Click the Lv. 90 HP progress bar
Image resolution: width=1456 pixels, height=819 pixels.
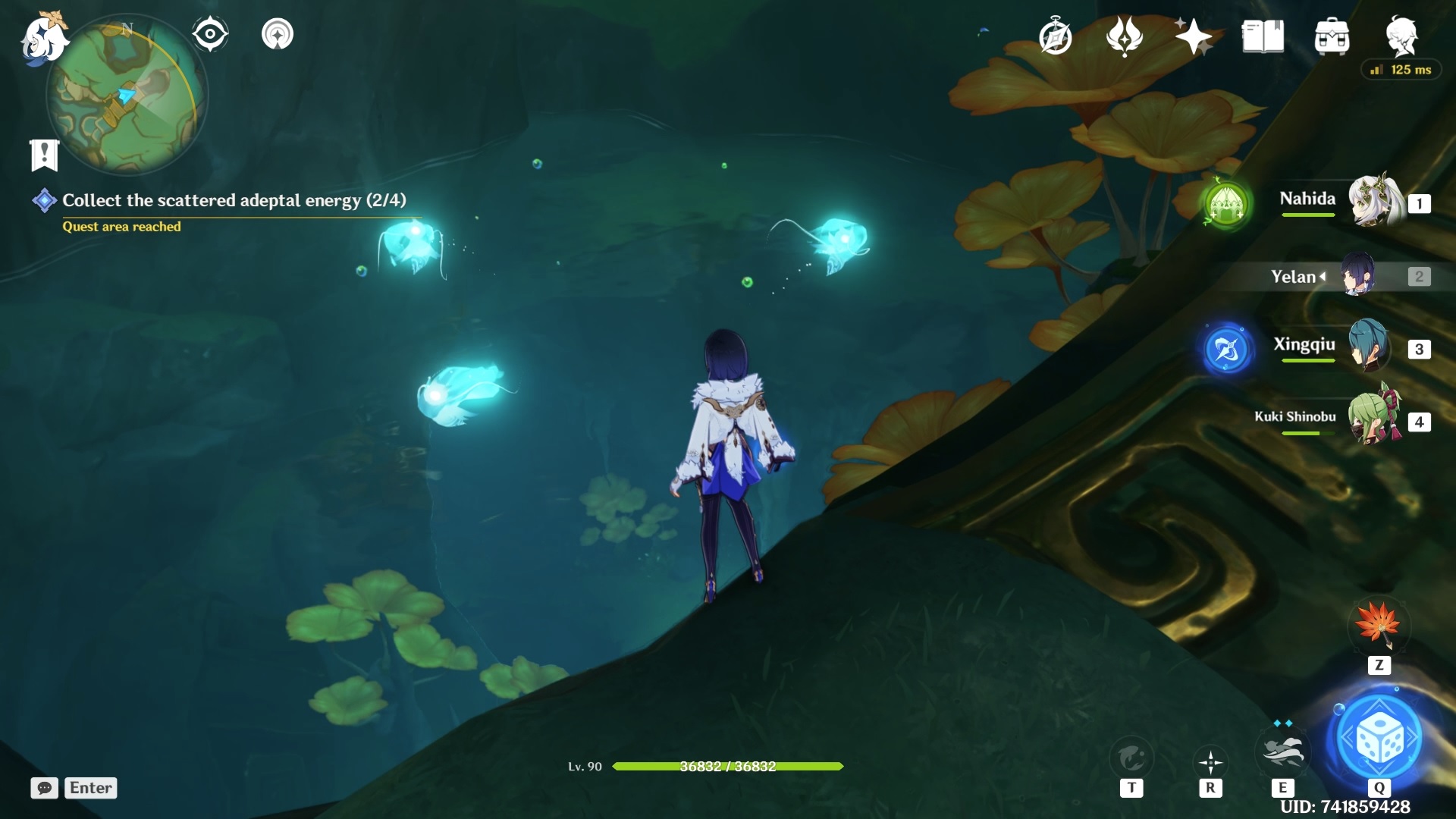[x=728, y=767]
